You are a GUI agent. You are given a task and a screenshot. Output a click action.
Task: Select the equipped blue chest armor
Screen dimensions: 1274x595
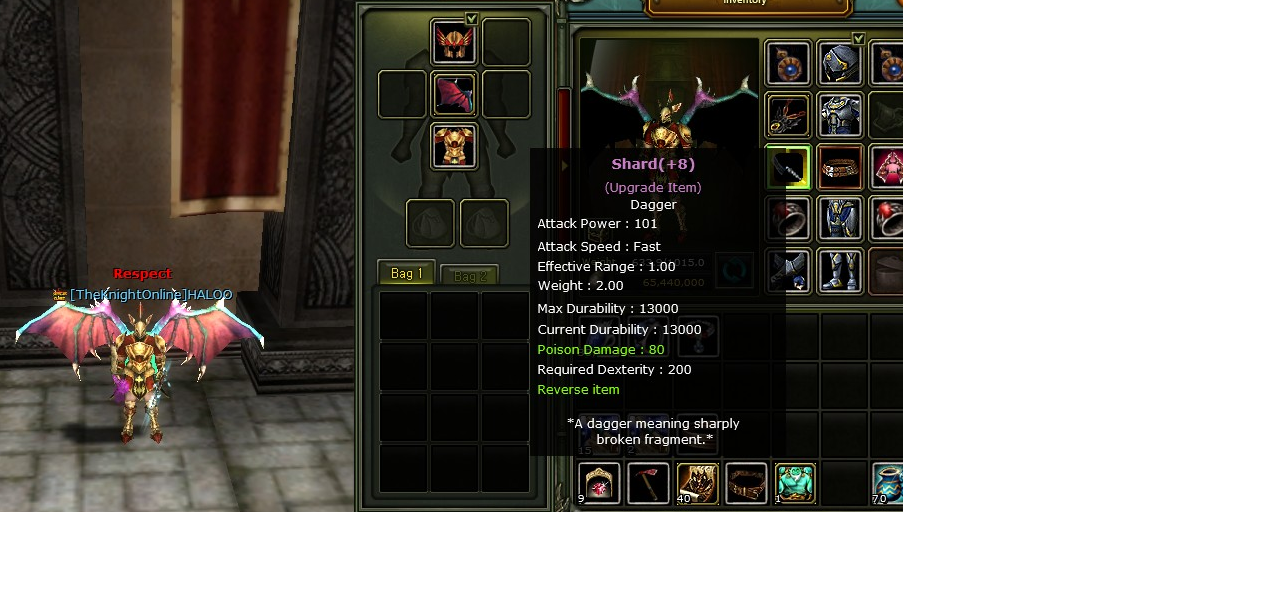coord(840,115)
